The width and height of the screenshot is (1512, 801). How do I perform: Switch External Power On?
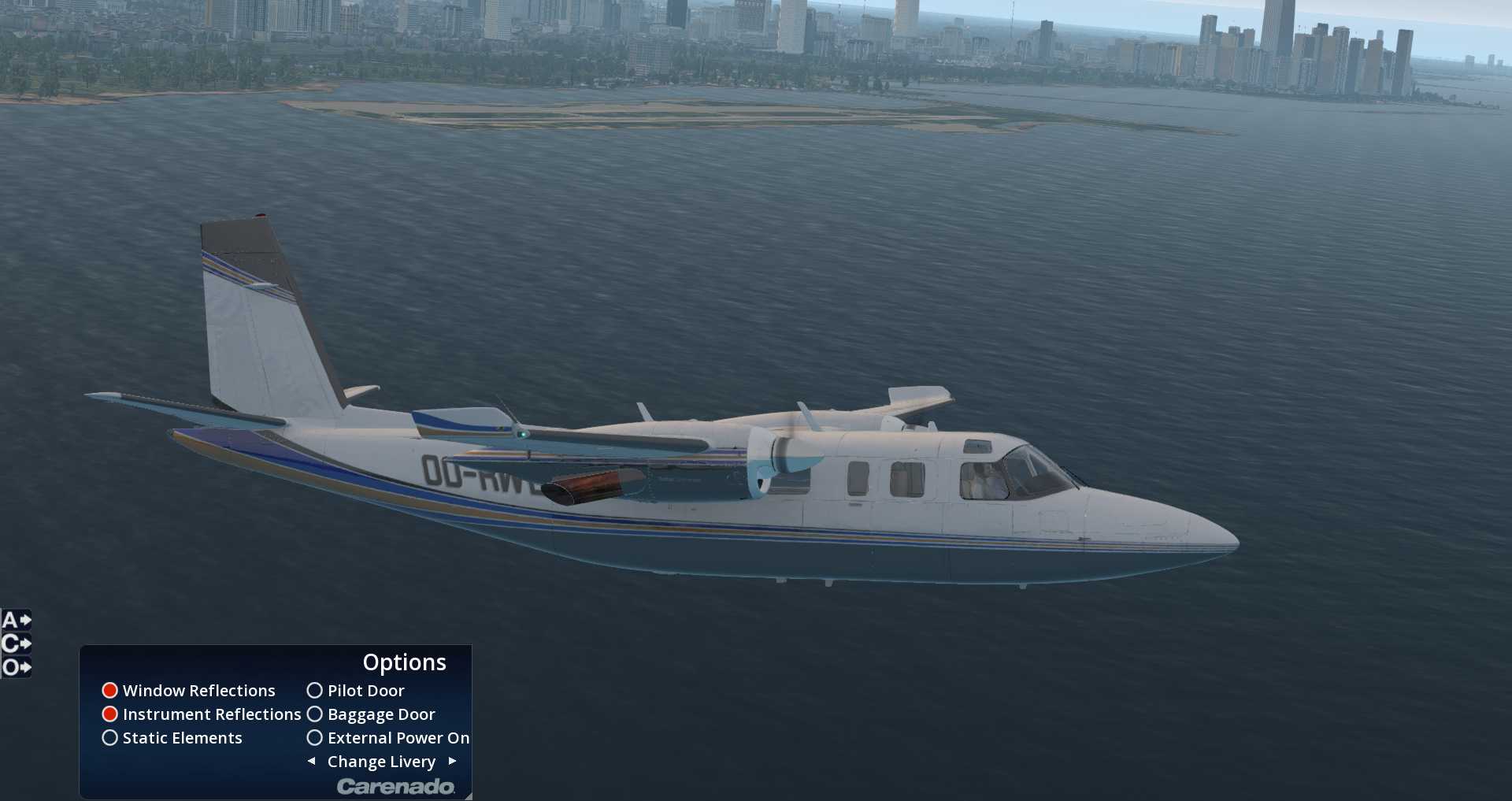pyautogui.click(x=315, y=738)
